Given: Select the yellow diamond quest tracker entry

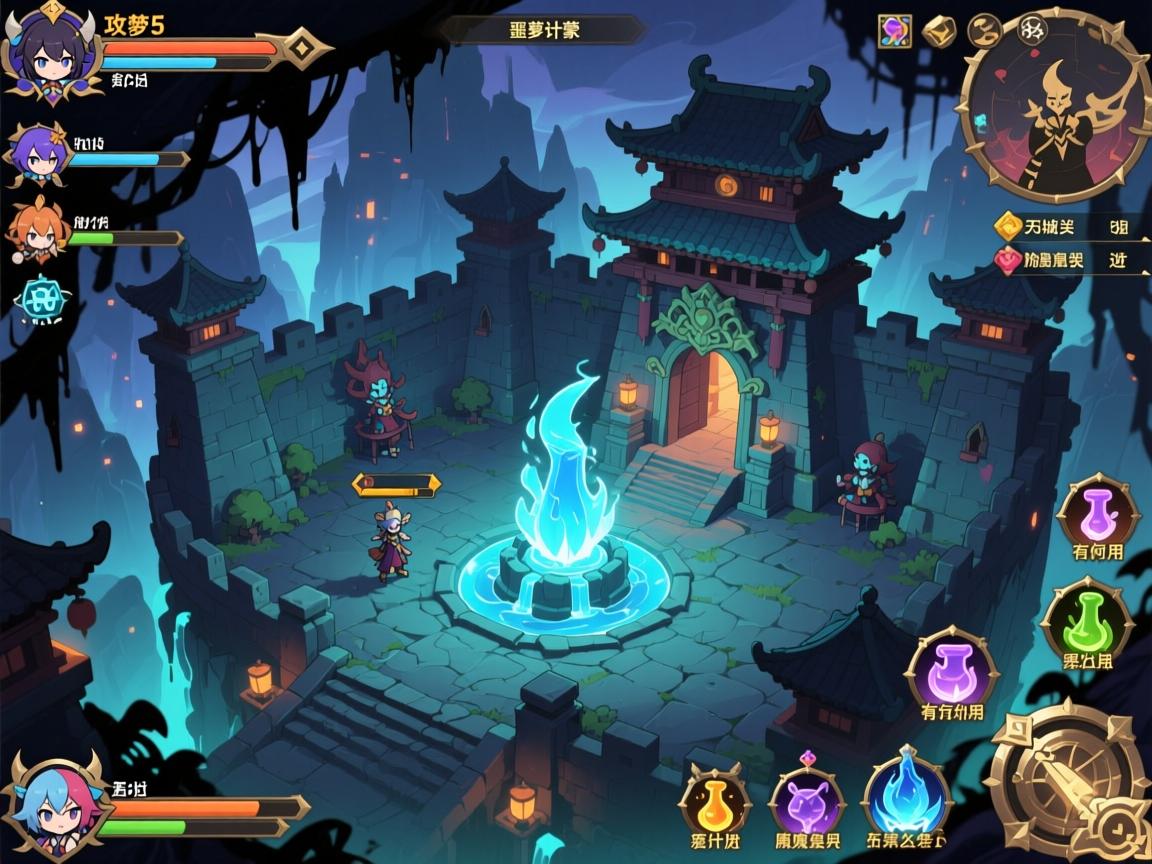Looking at the screenshot, I should (x=1062, y=227).
